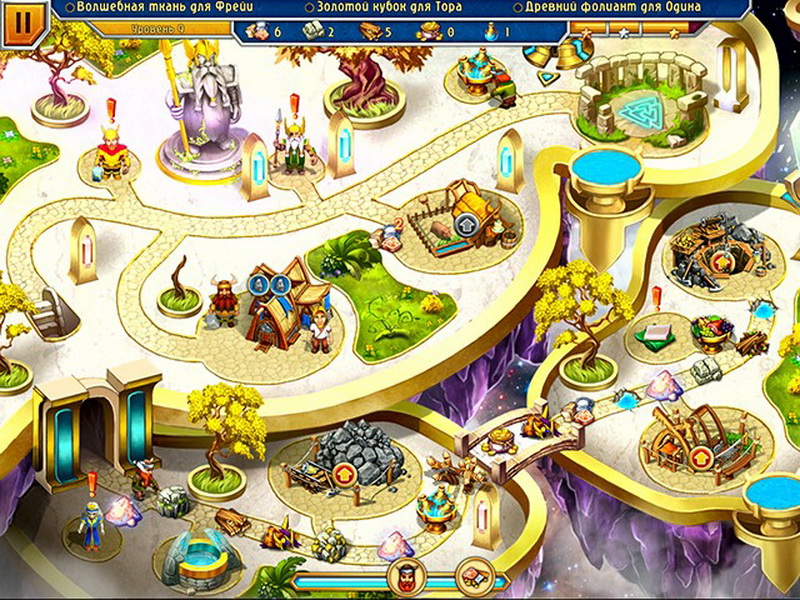
Task: Activate the food resource bonus ability
Action: click(474, 576)
